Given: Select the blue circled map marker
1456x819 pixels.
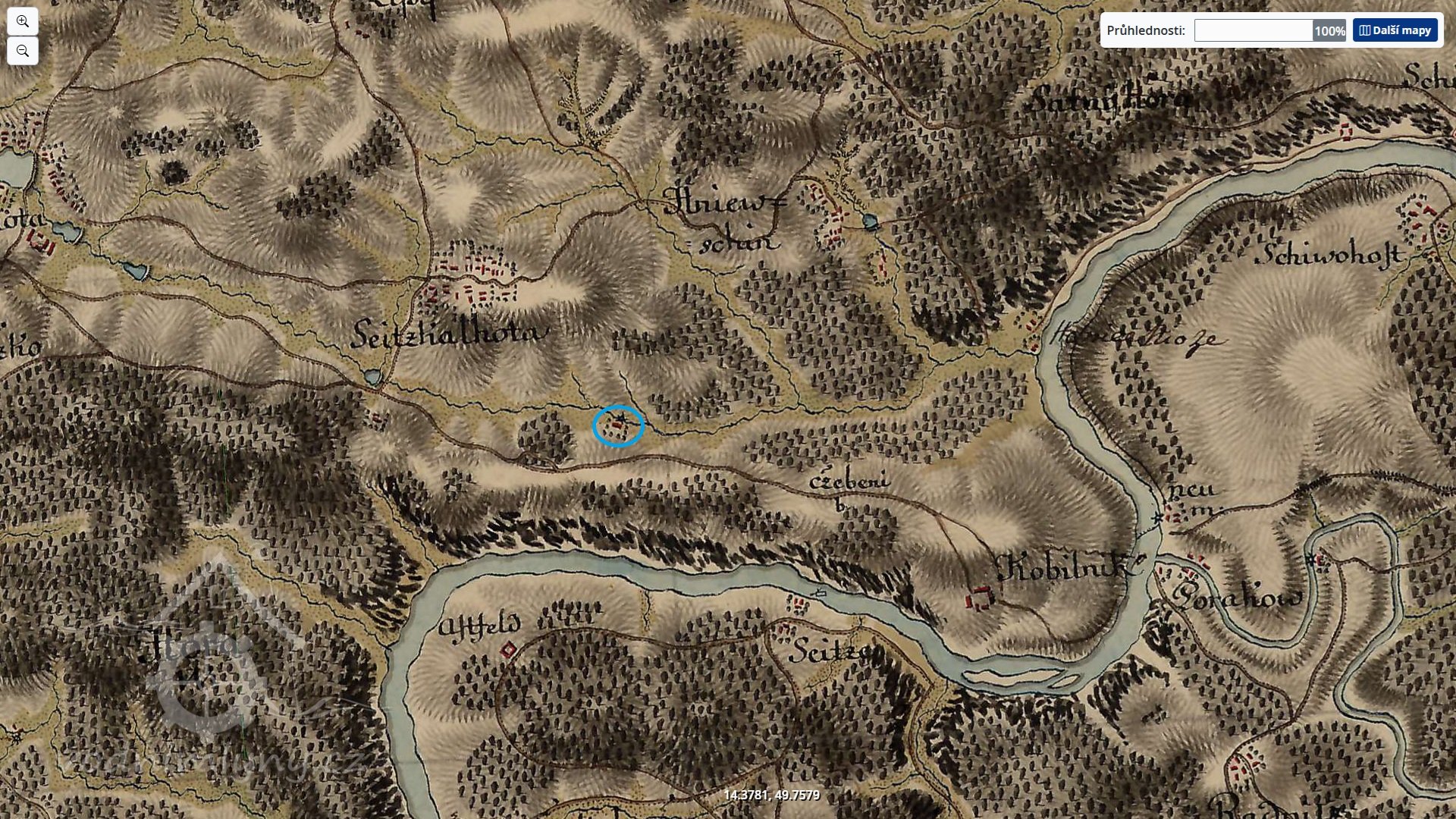Looking at the screenshot, I should click(618, 425).
